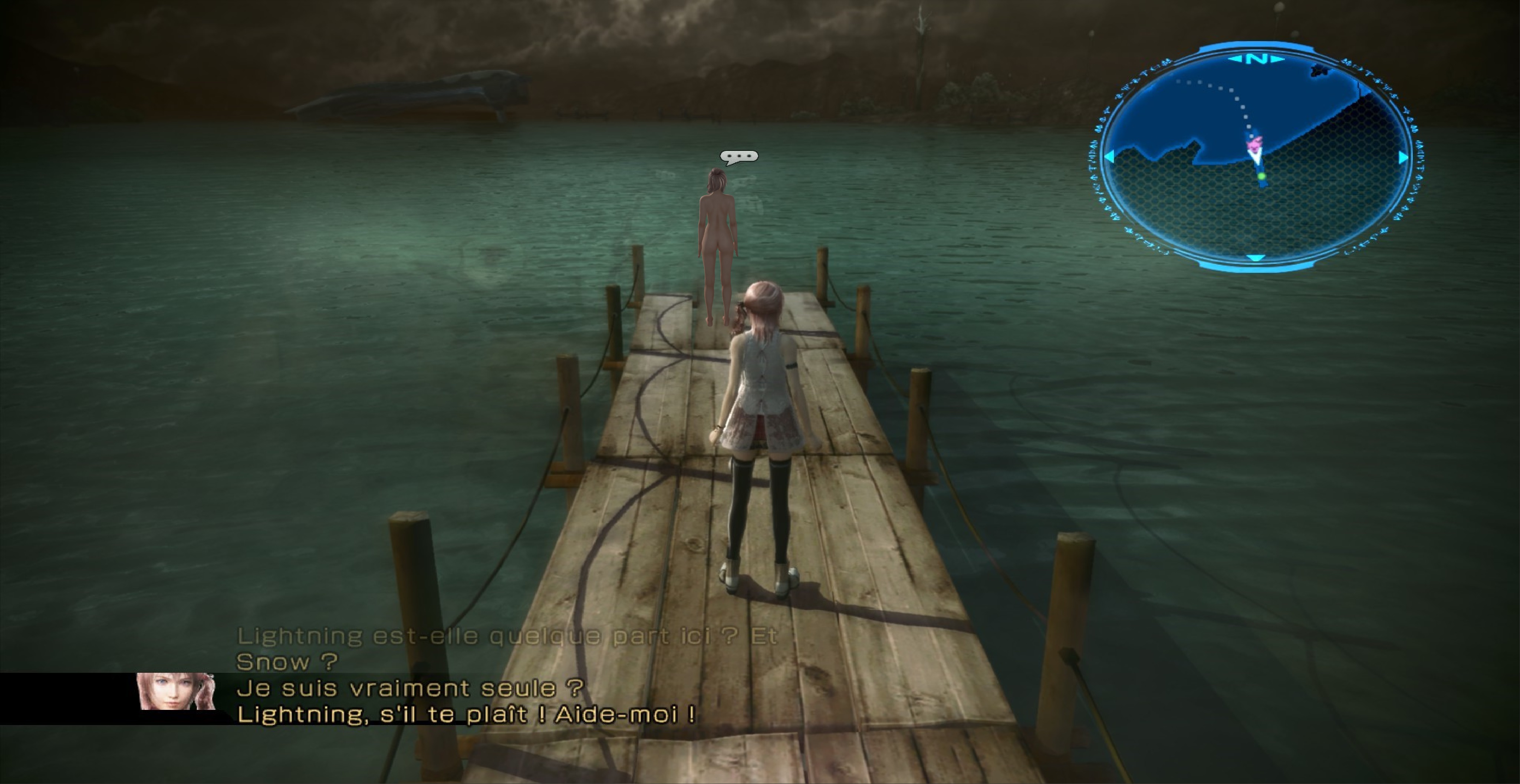Click Serah's portrait beside the dialogue

pos(176,691)
